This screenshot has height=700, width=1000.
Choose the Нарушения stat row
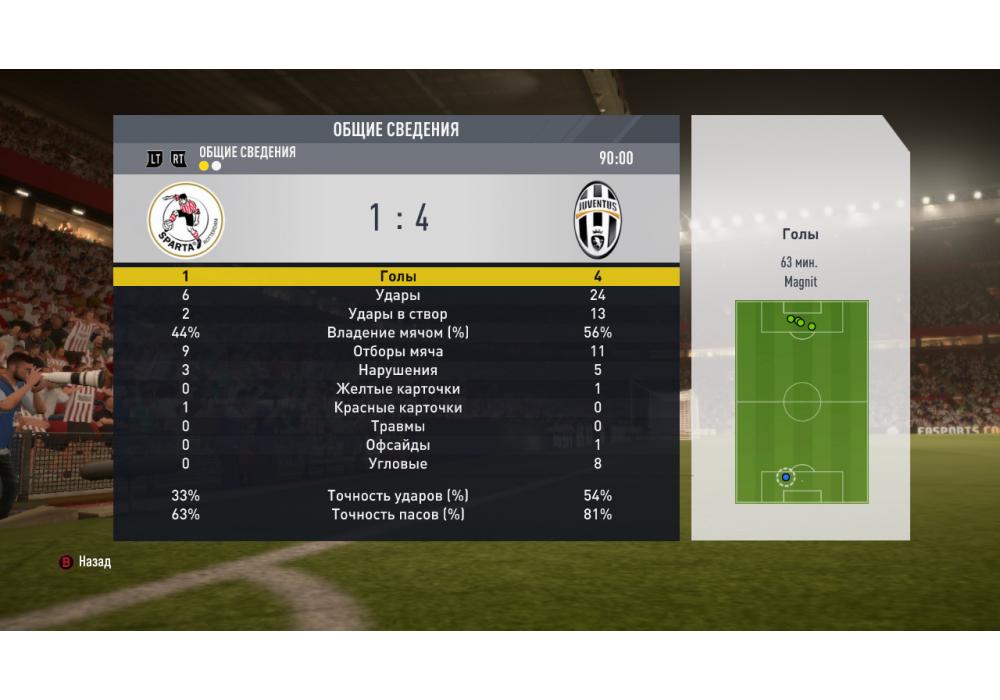(397, 370)
